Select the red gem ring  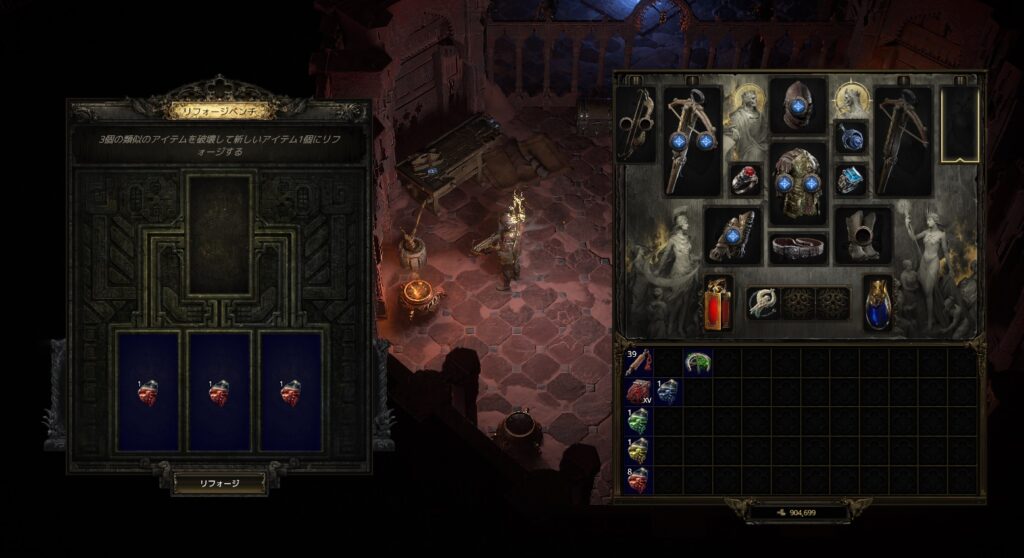(745, 180)
